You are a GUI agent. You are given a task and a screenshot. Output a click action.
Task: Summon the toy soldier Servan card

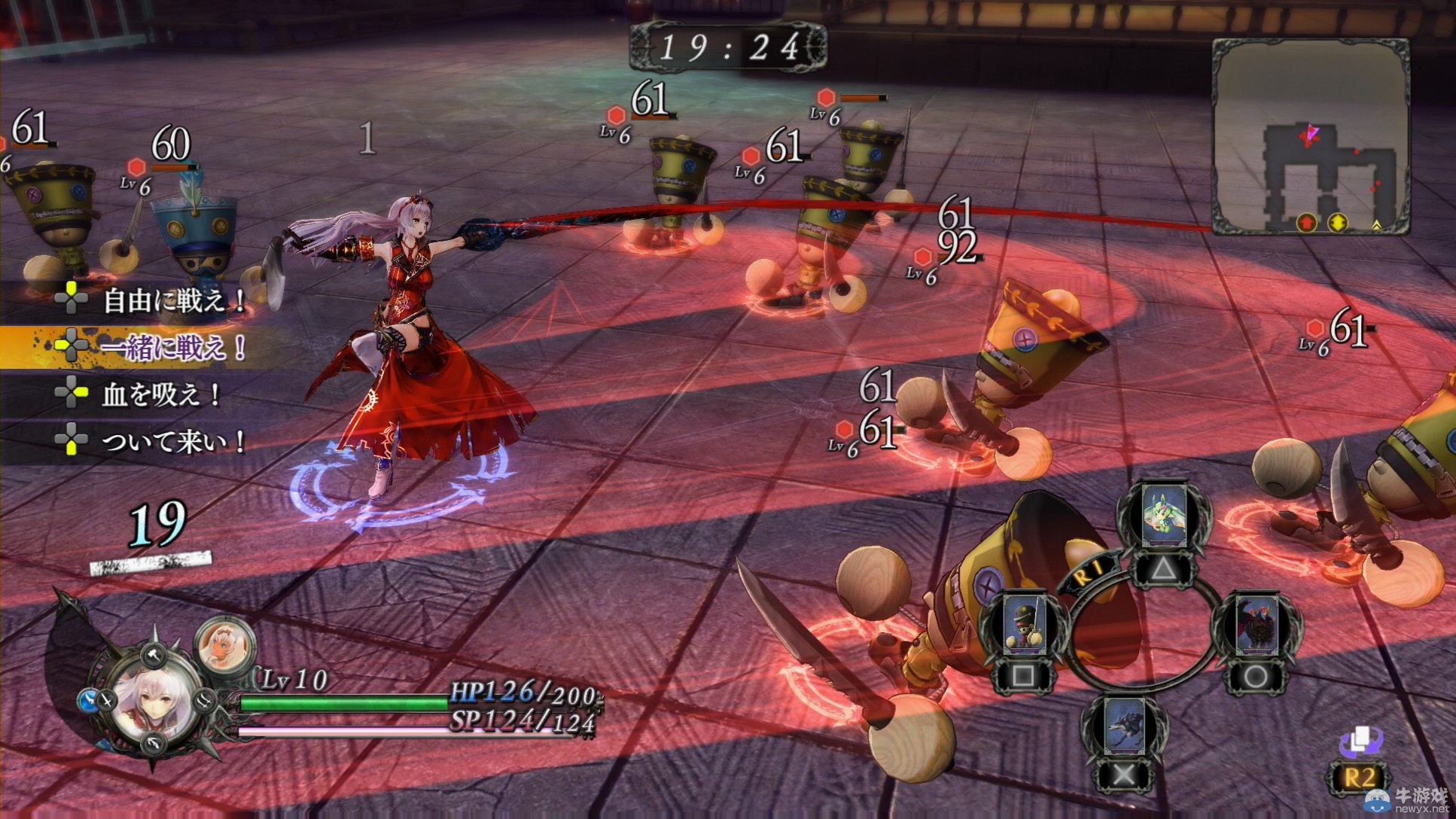coord(1024,625)
